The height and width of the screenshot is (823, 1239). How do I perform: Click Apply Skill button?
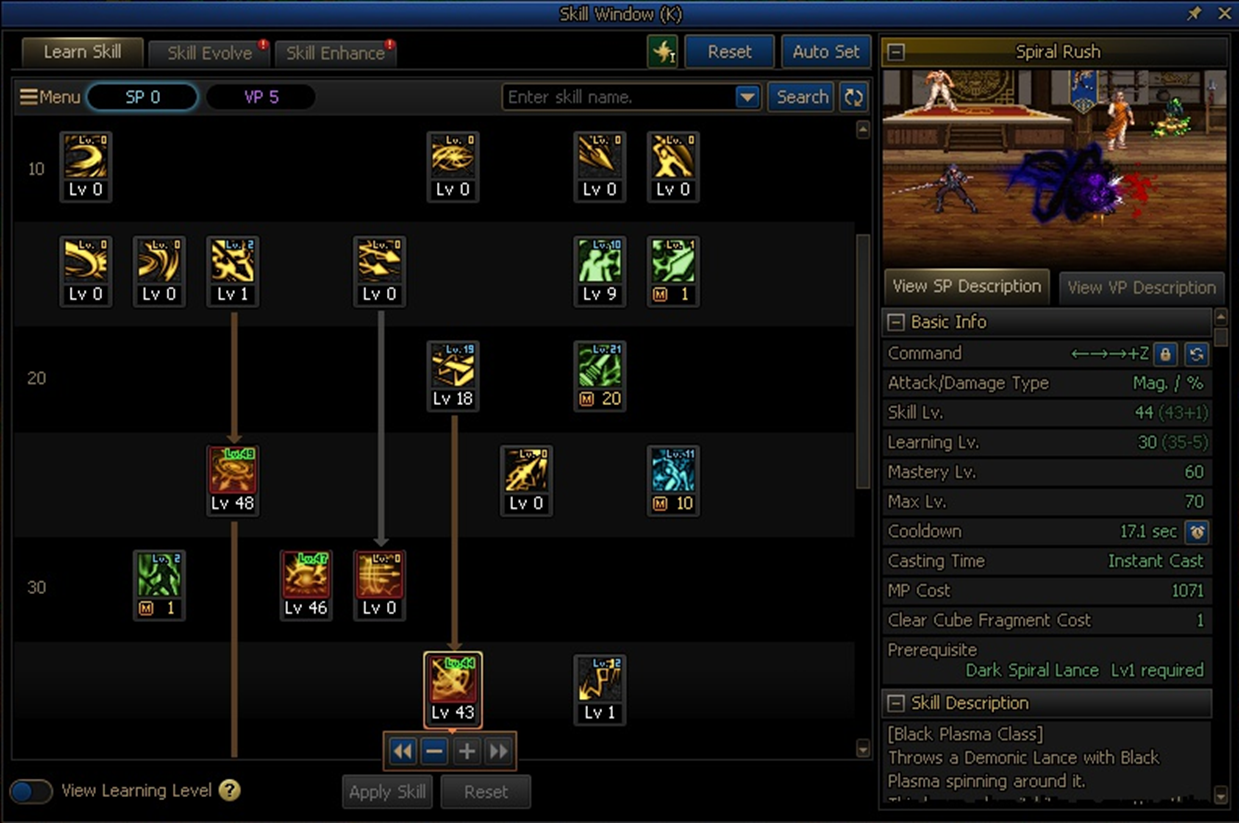(x=387, y=792)
